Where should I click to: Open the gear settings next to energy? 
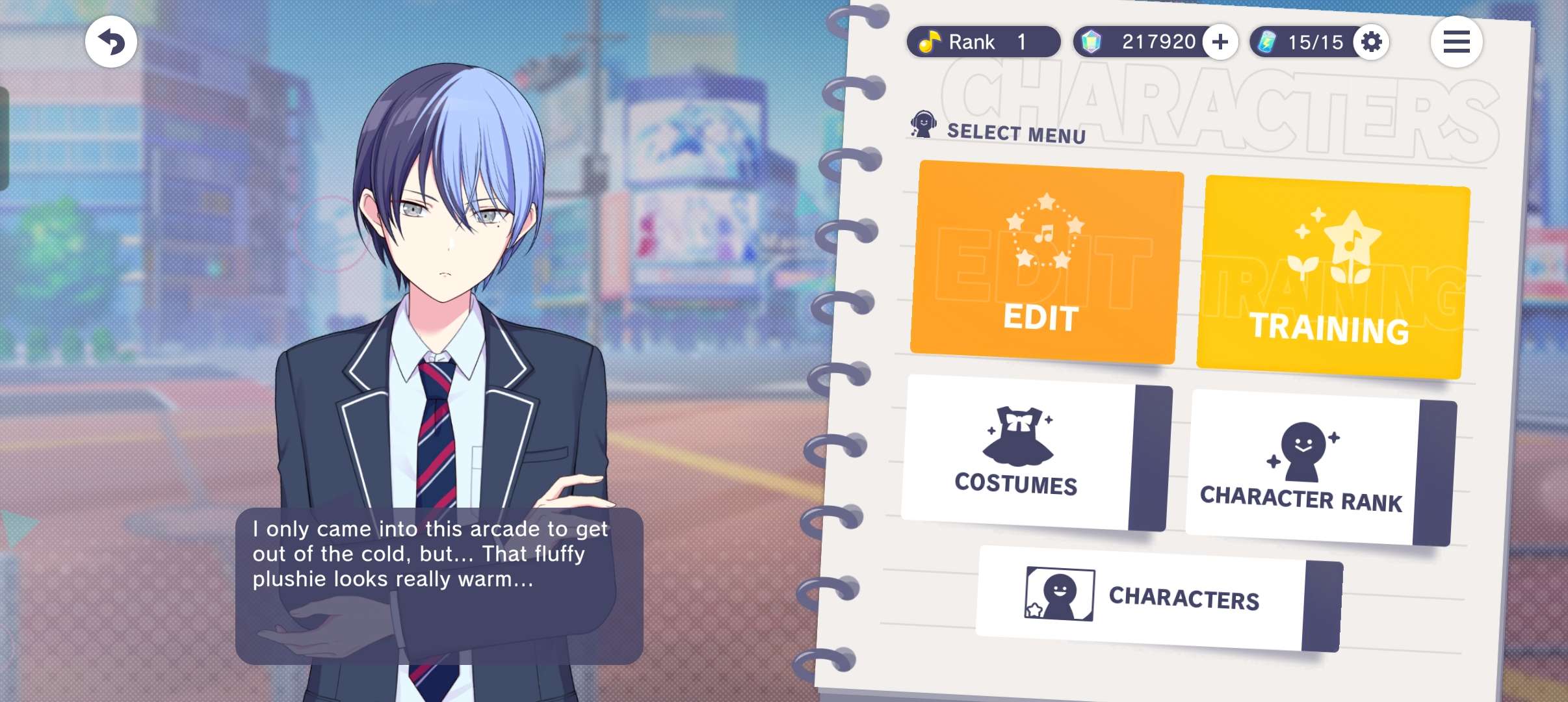click(x=1371, y=42)
